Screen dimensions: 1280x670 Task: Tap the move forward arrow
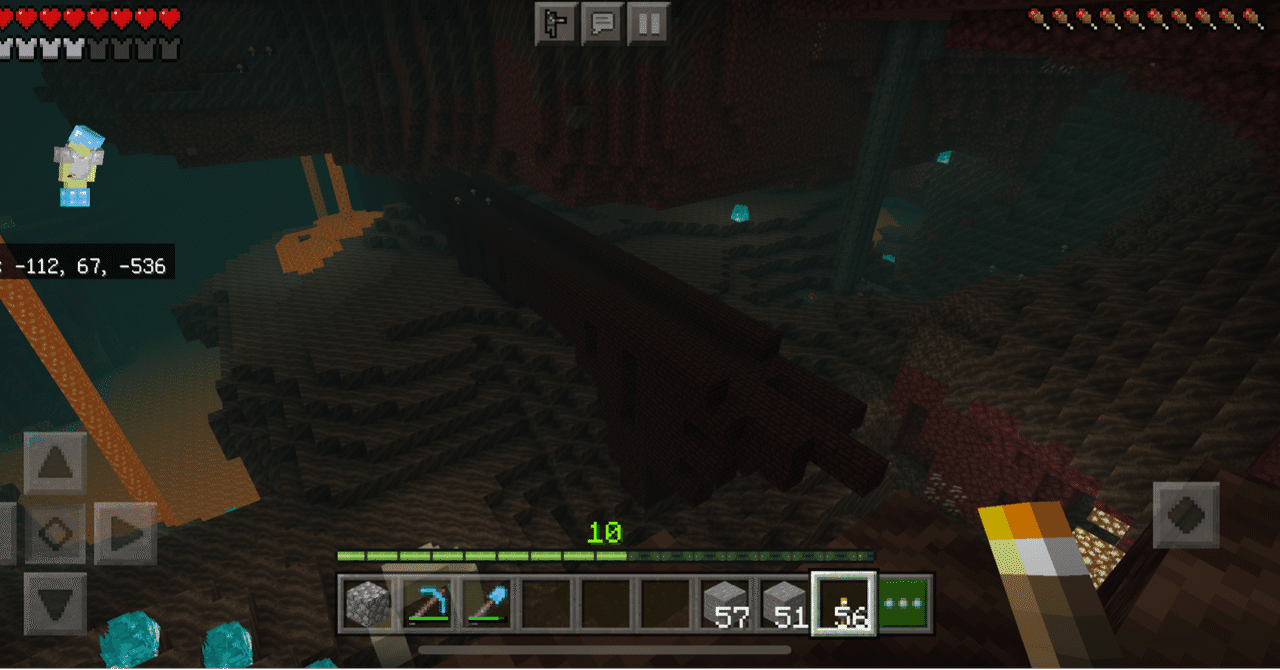pos(55,463)
